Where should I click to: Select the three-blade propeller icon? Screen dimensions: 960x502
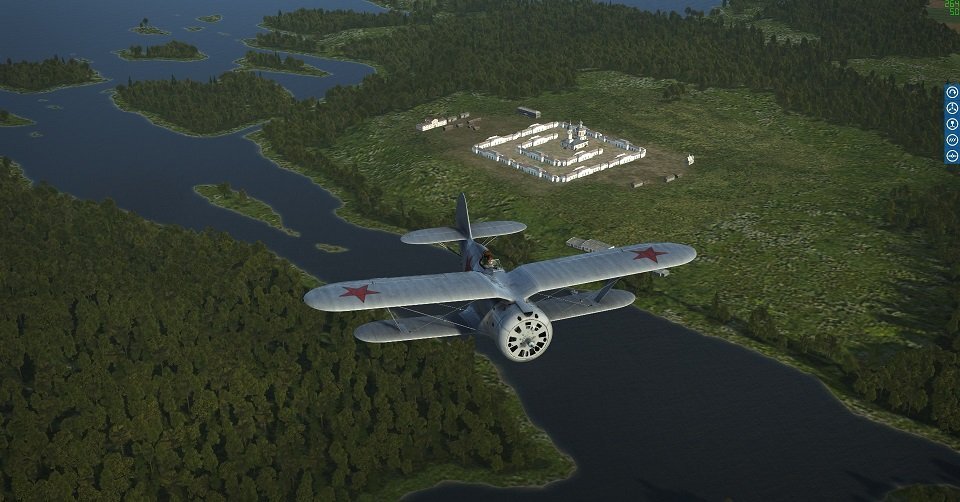point(952,108)
